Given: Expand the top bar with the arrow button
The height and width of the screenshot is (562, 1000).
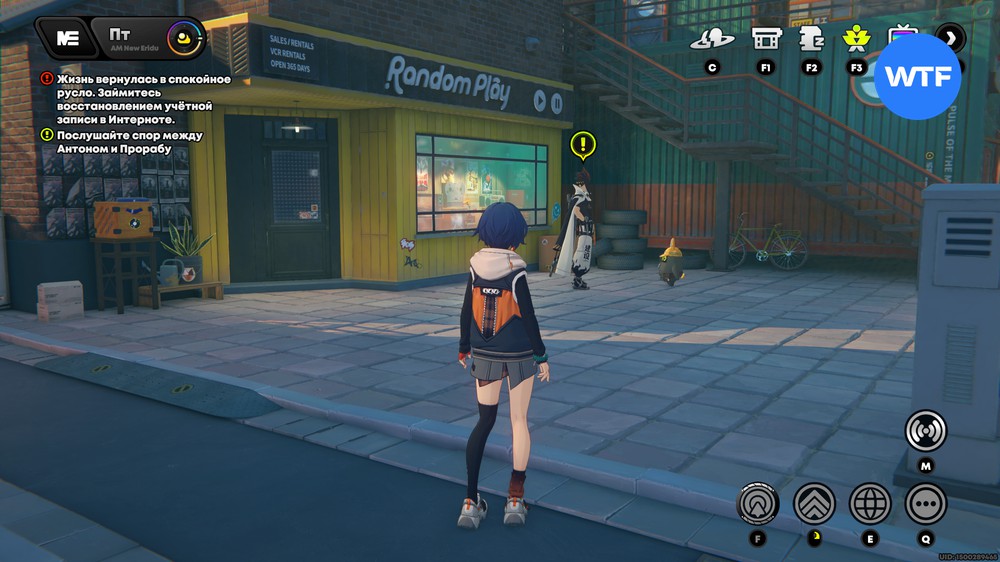Looking at the screenshot, I should pos(950,39).
